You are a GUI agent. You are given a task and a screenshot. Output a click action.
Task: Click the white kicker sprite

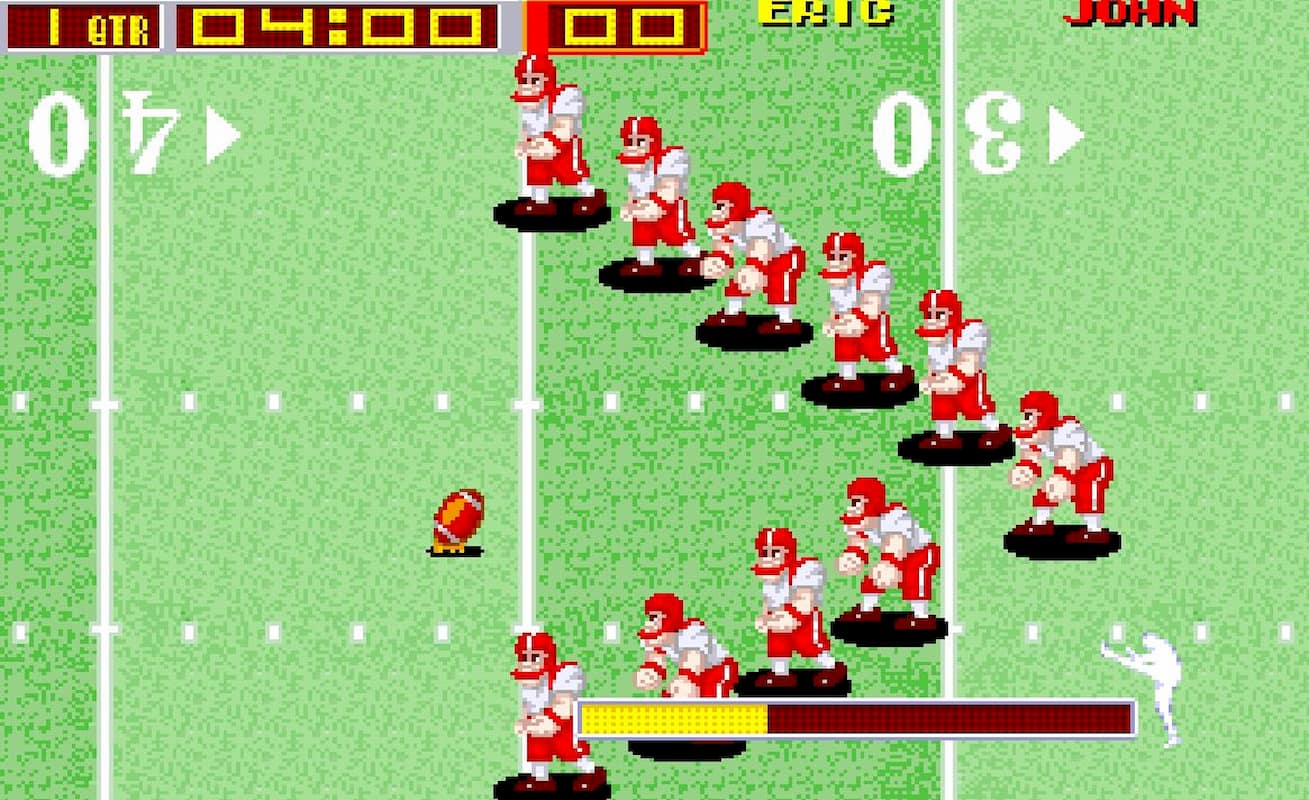[1155, 680]
